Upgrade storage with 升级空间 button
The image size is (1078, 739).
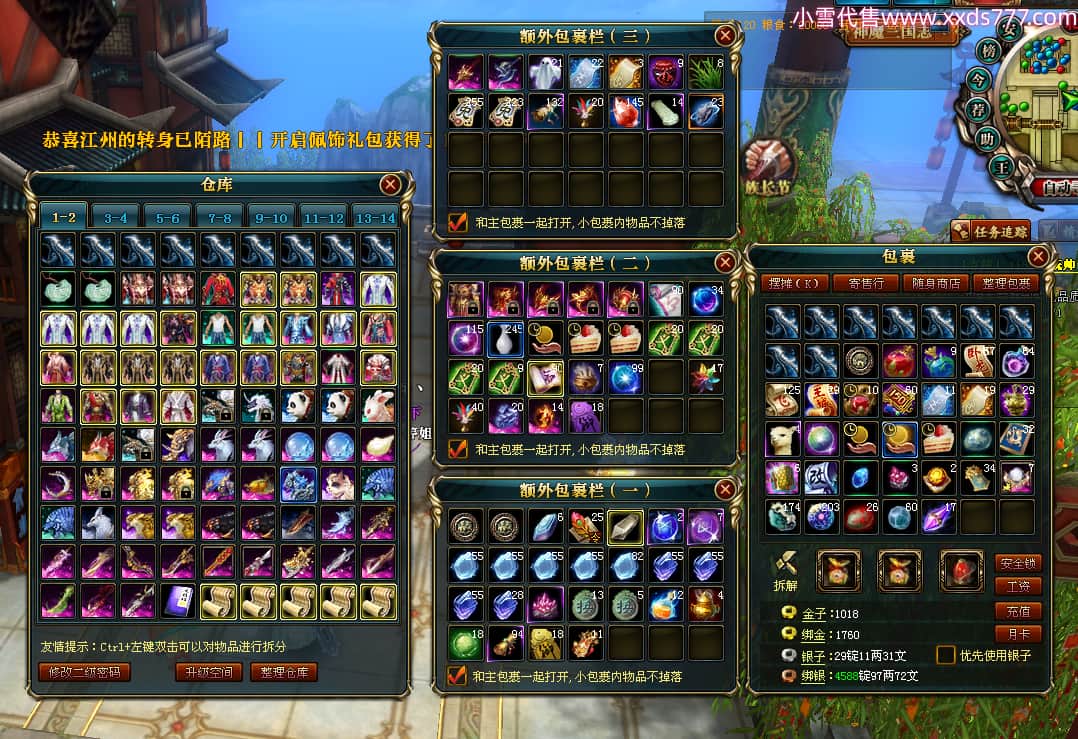click(208, 672)
